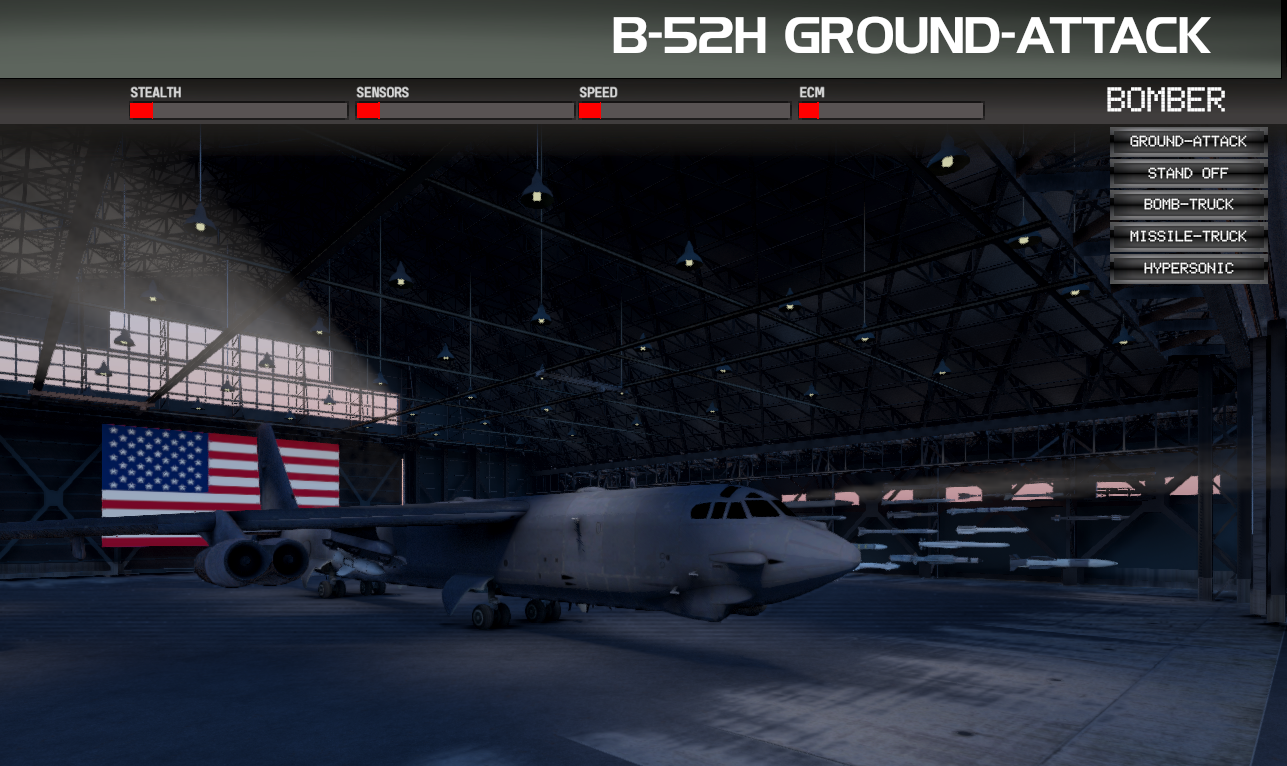Choose the BOMB-TRUCK loadout

1188,204
